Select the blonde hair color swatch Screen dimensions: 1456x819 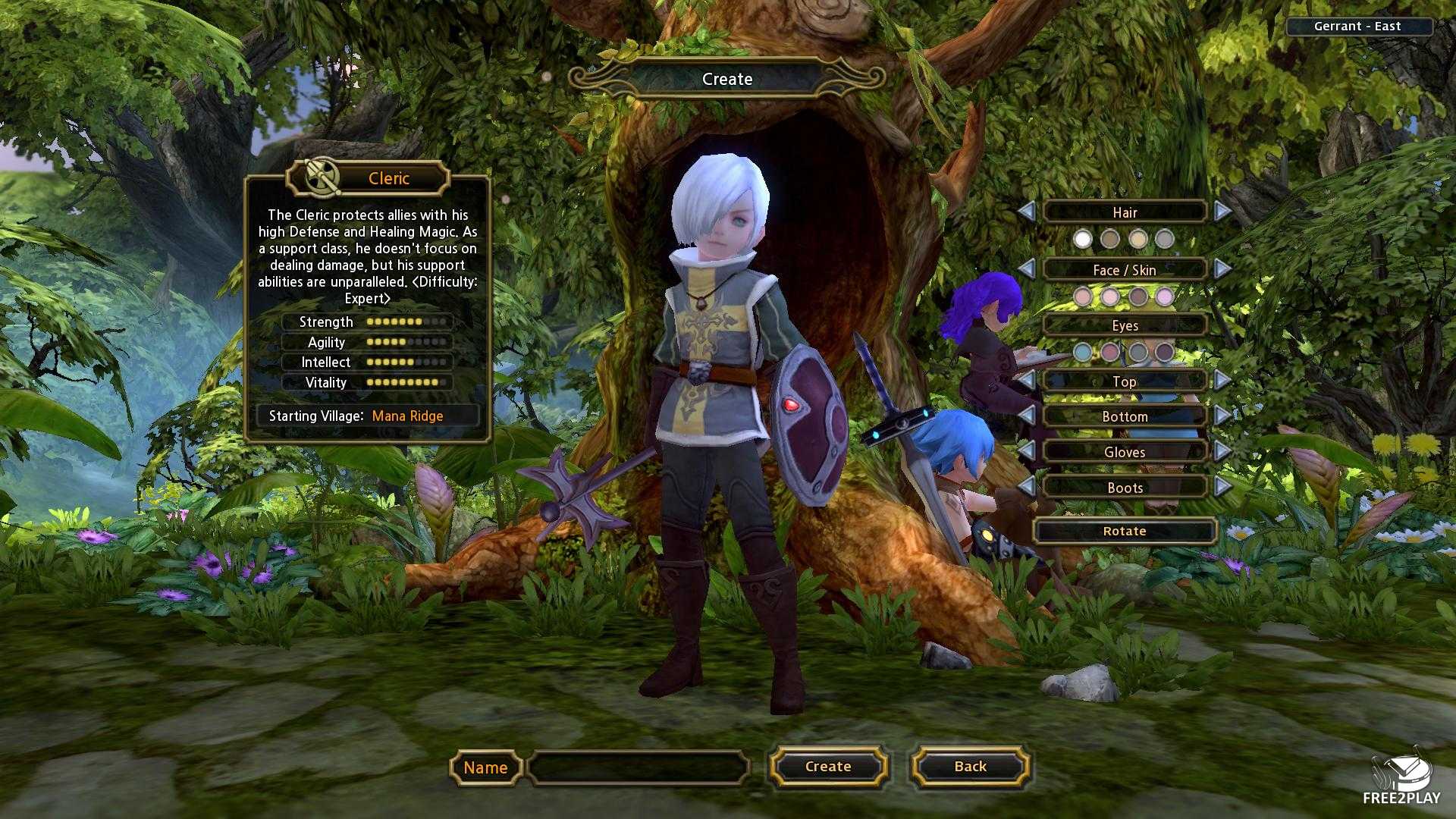(x=1137, y=240)
